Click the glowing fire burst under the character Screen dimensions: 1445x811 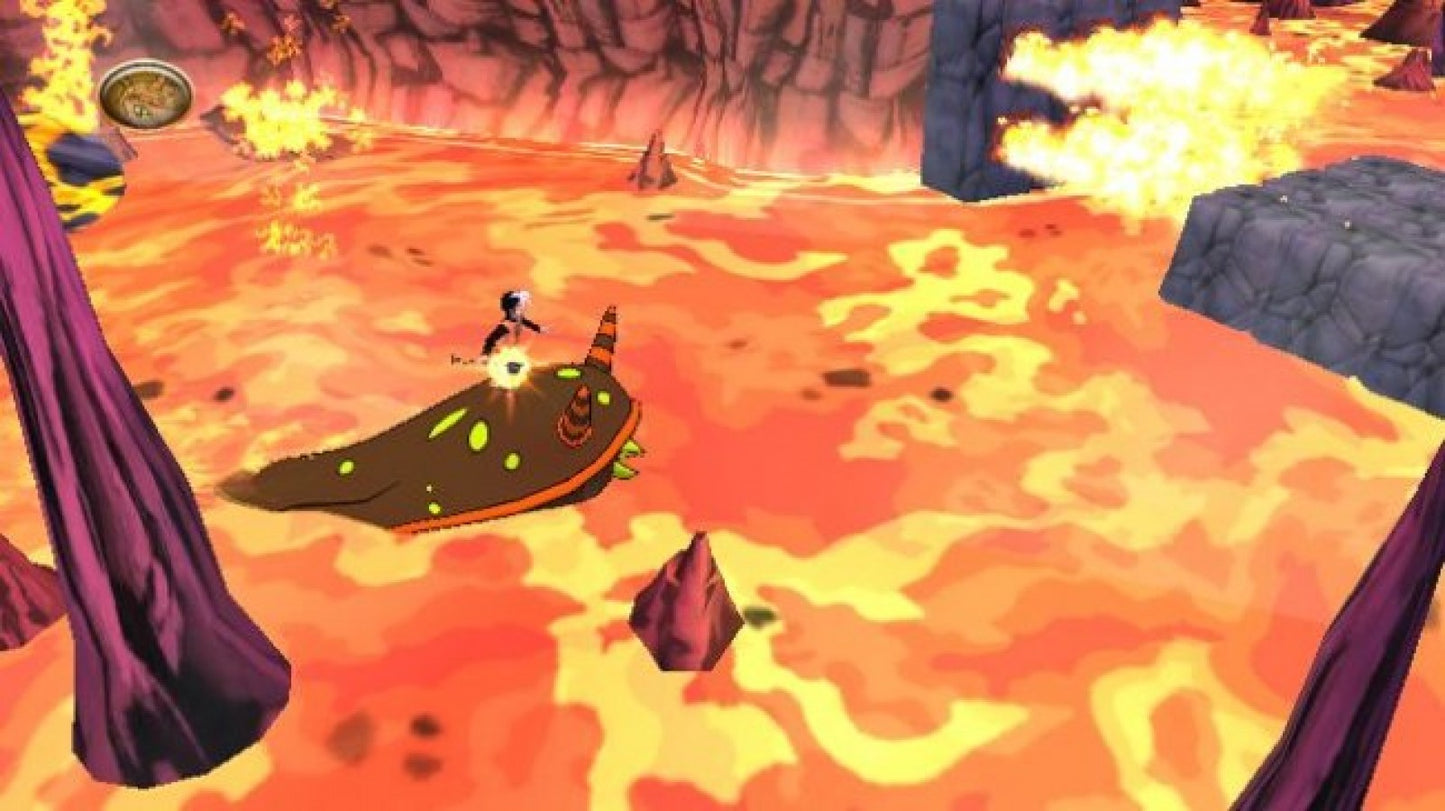pos(512,368)
